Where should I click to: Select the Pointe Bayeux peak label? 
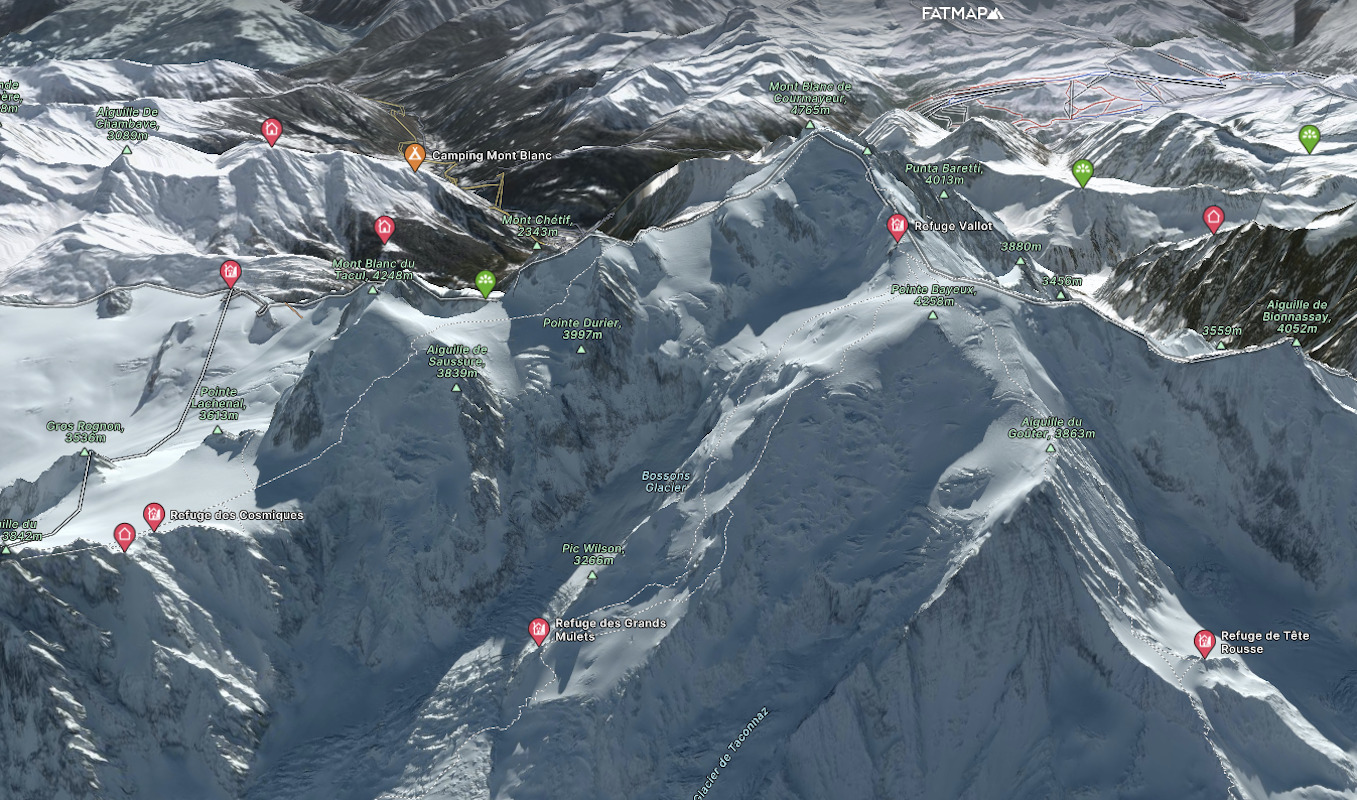coord(932,294)
